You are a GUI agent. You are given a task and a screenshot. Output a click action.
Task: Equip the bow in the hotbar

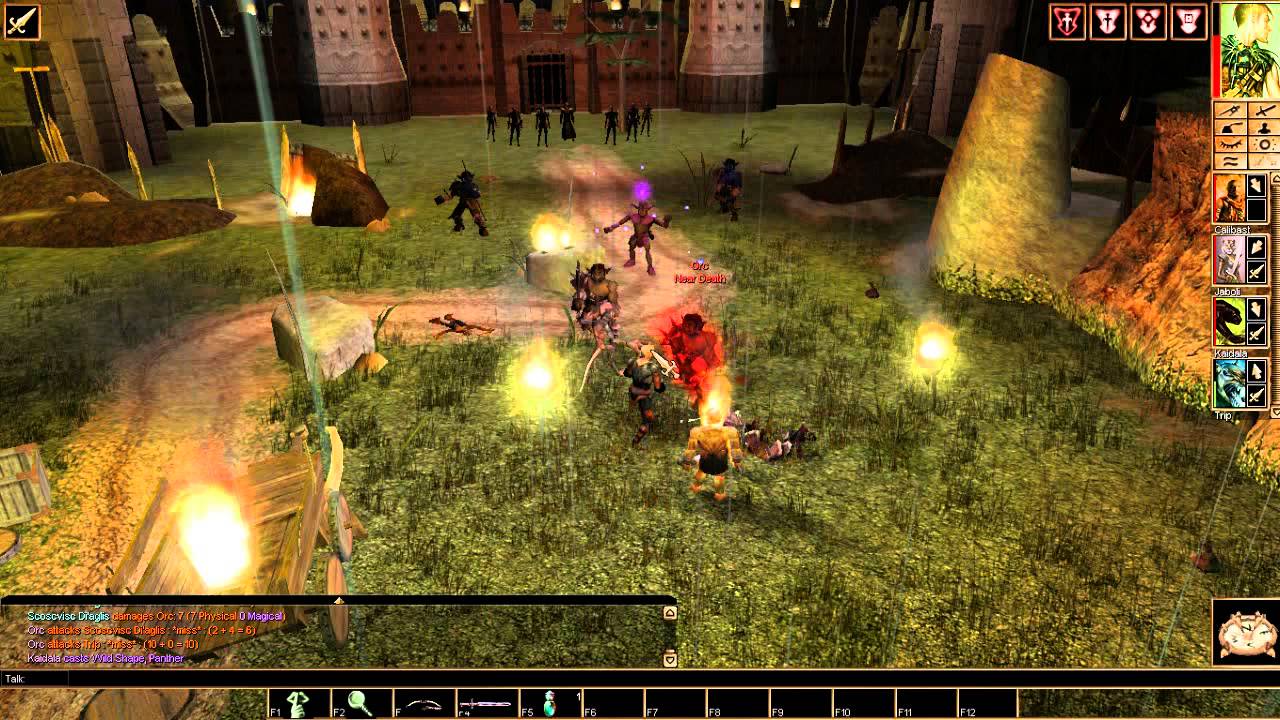424,703
